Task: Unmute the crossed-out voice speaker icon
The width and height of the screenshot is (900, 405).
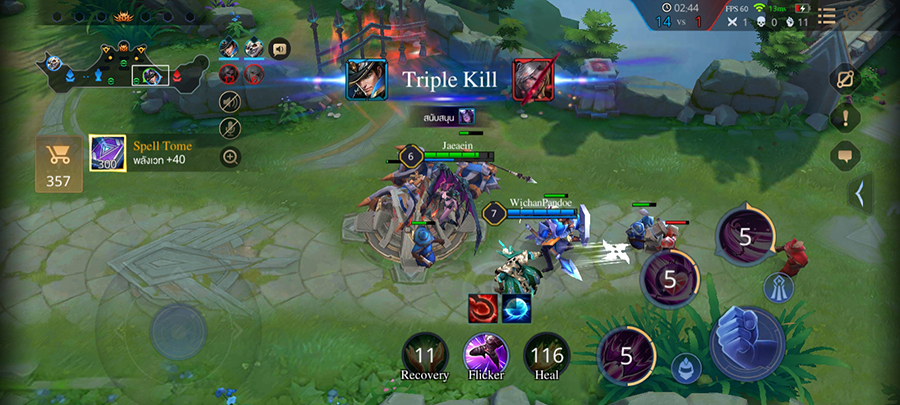Action: [231, 101]
